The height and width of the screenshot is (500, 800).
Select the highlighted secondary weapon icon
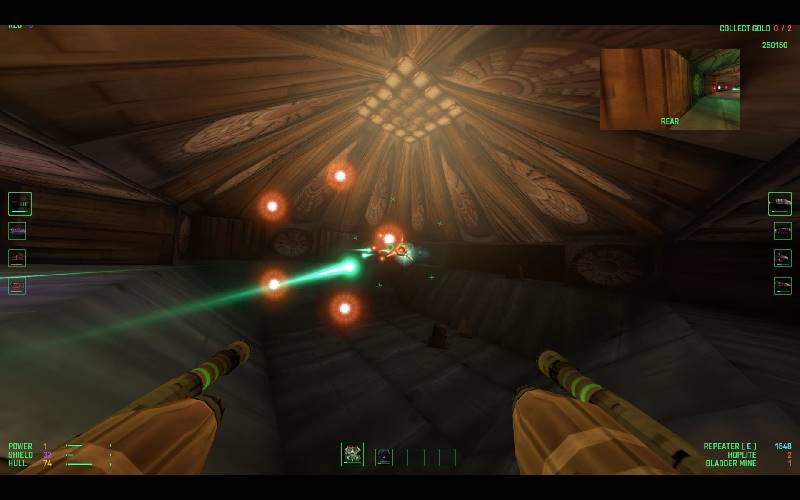click(780, 204)
